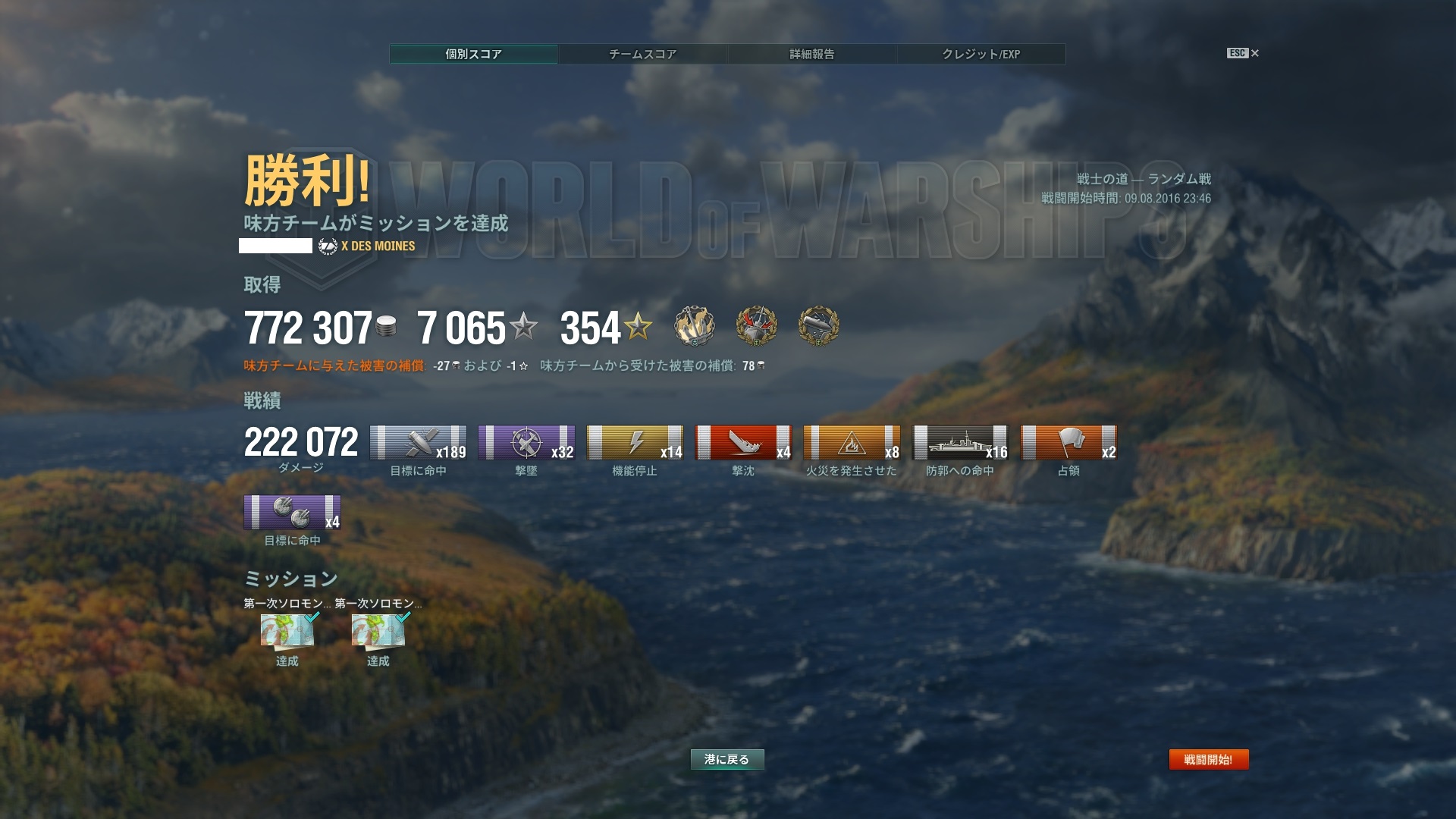Open the first 第一次ソロモン mission thumbnail
Screen dimensions: 1456x819
coord(287,631)
